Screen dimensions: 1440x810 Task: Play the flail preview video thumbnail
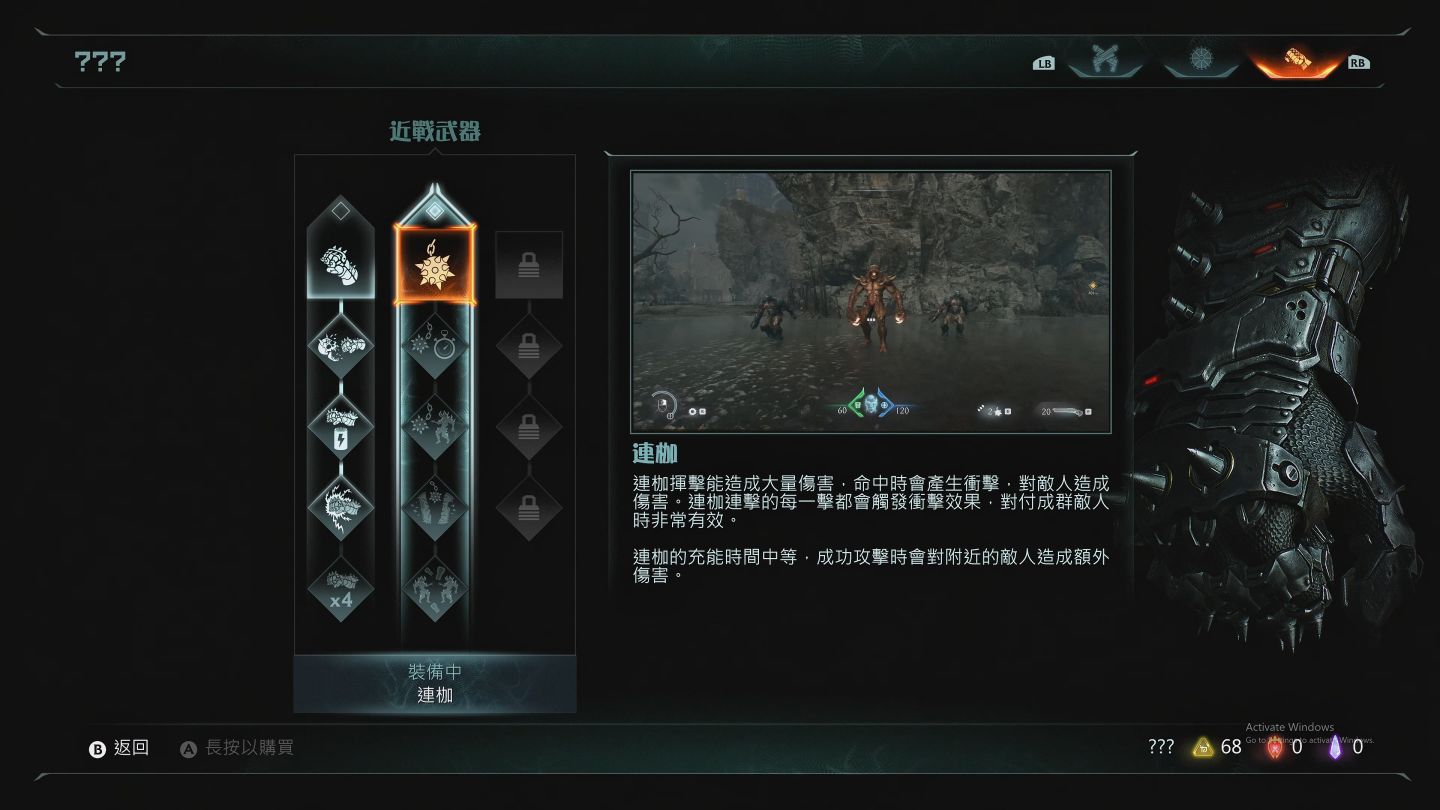870,301
